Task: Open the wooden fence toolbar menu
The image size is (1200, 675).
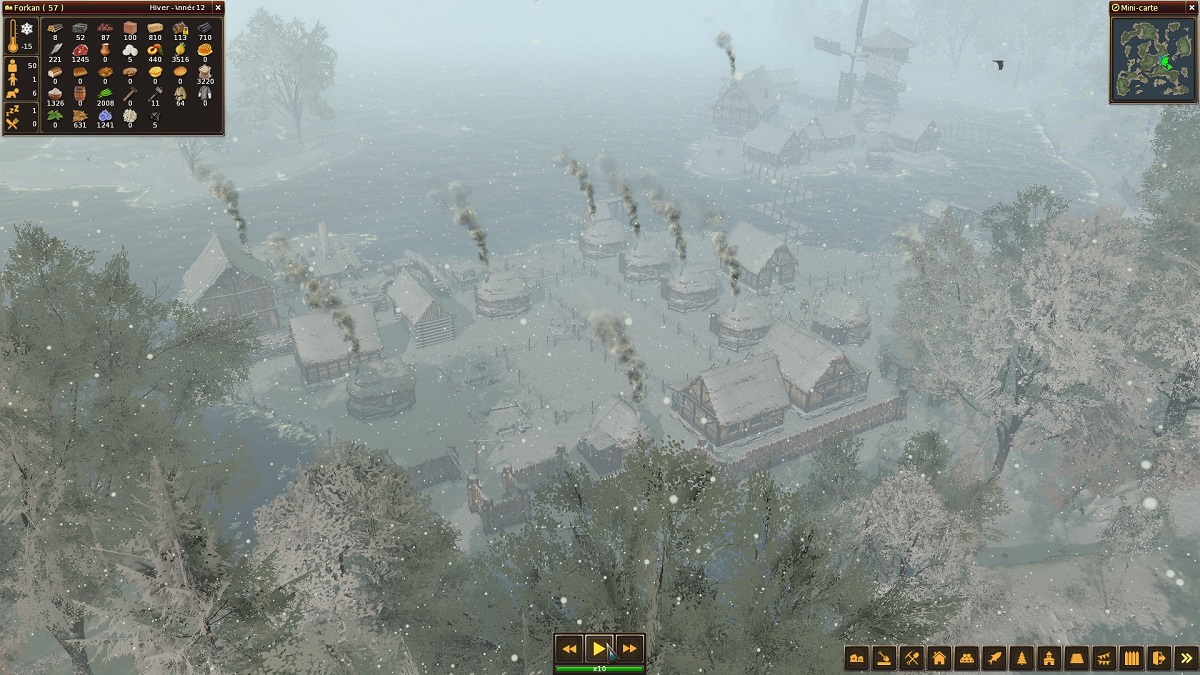Action: tap(1131, 657)
